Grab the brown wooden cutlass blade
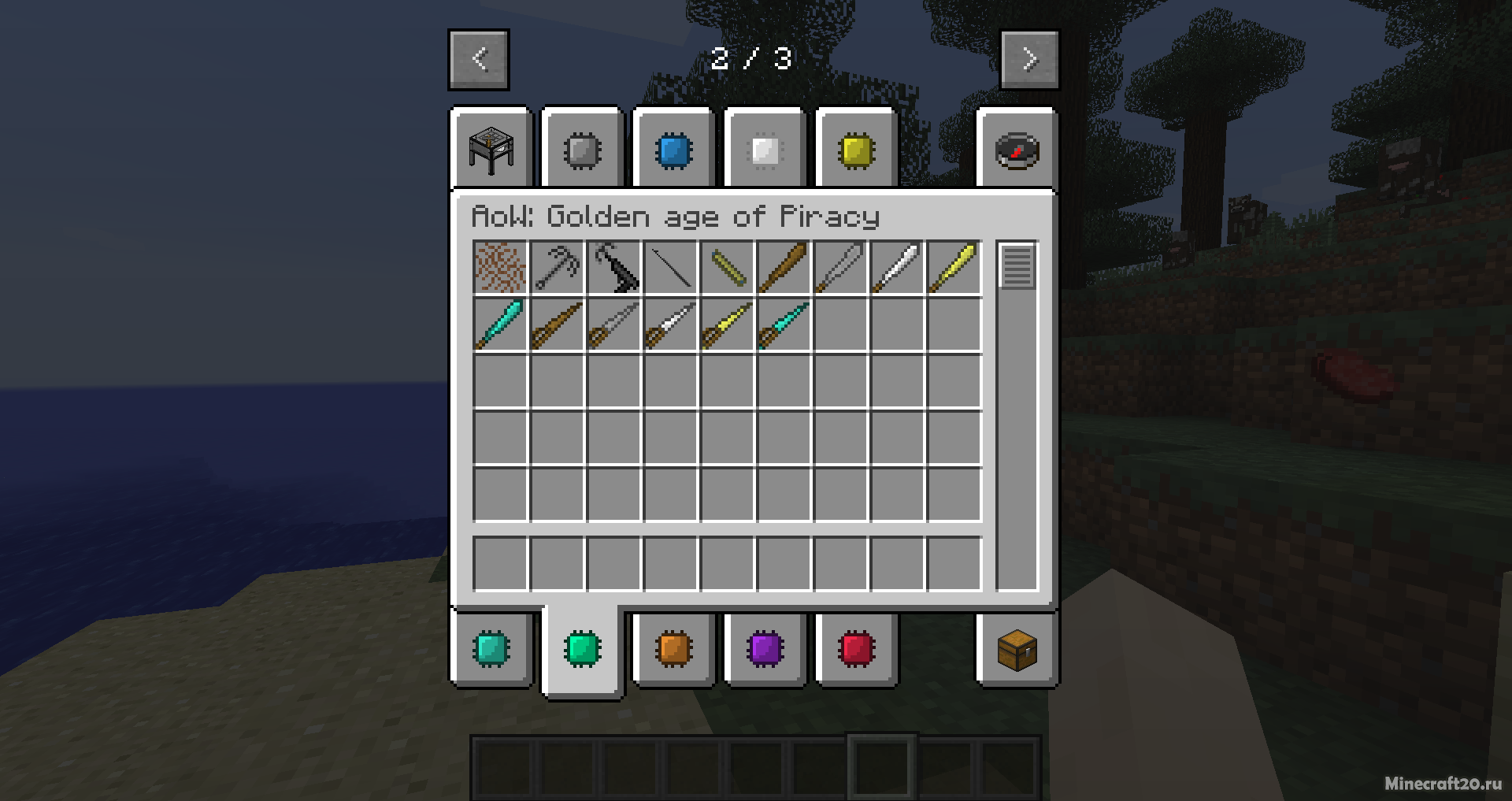Viewport: 1512px width, 801px height. [x=784, y=268]
